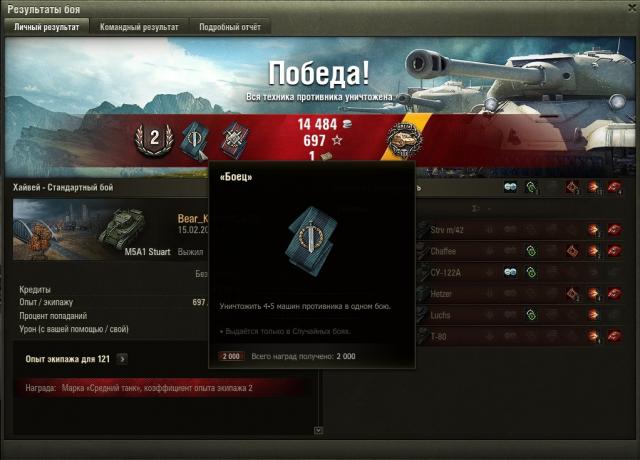640x460 pixels.
Task: Open the Подробный отчёт tab
Action: point(229,27)
